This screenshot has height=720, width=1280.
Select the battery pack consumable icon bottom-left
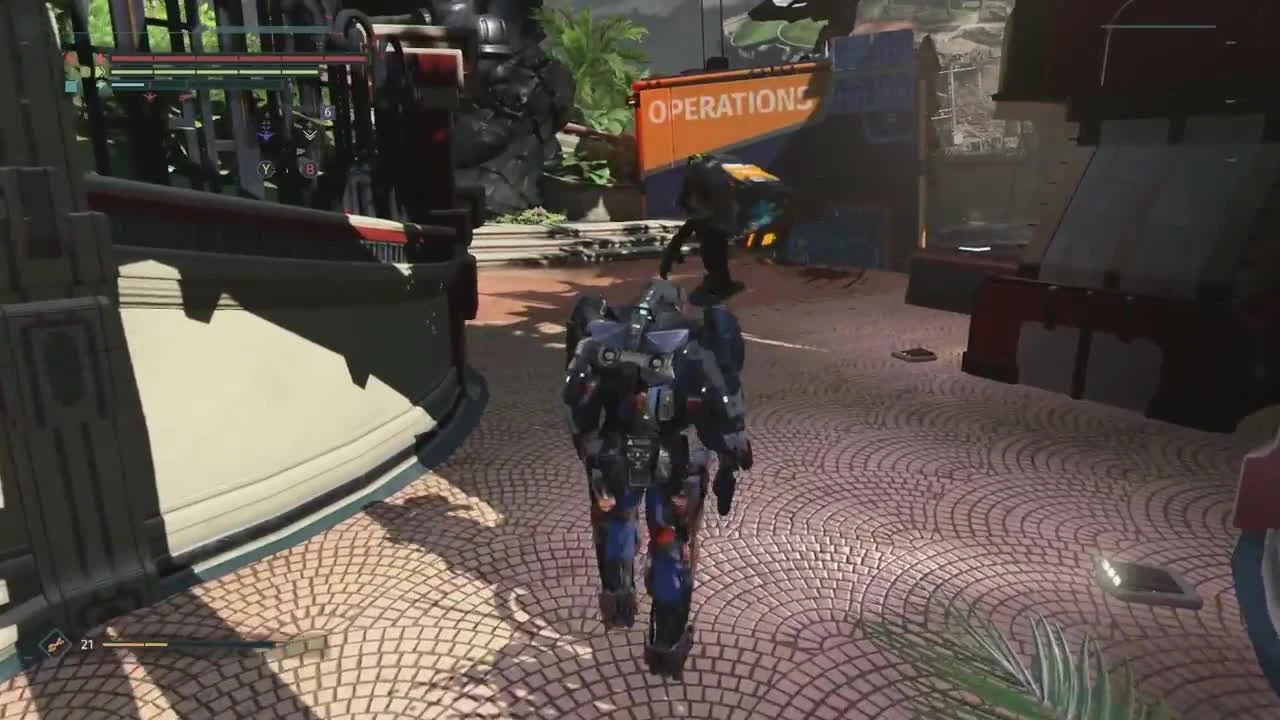[x=55, y=644]
